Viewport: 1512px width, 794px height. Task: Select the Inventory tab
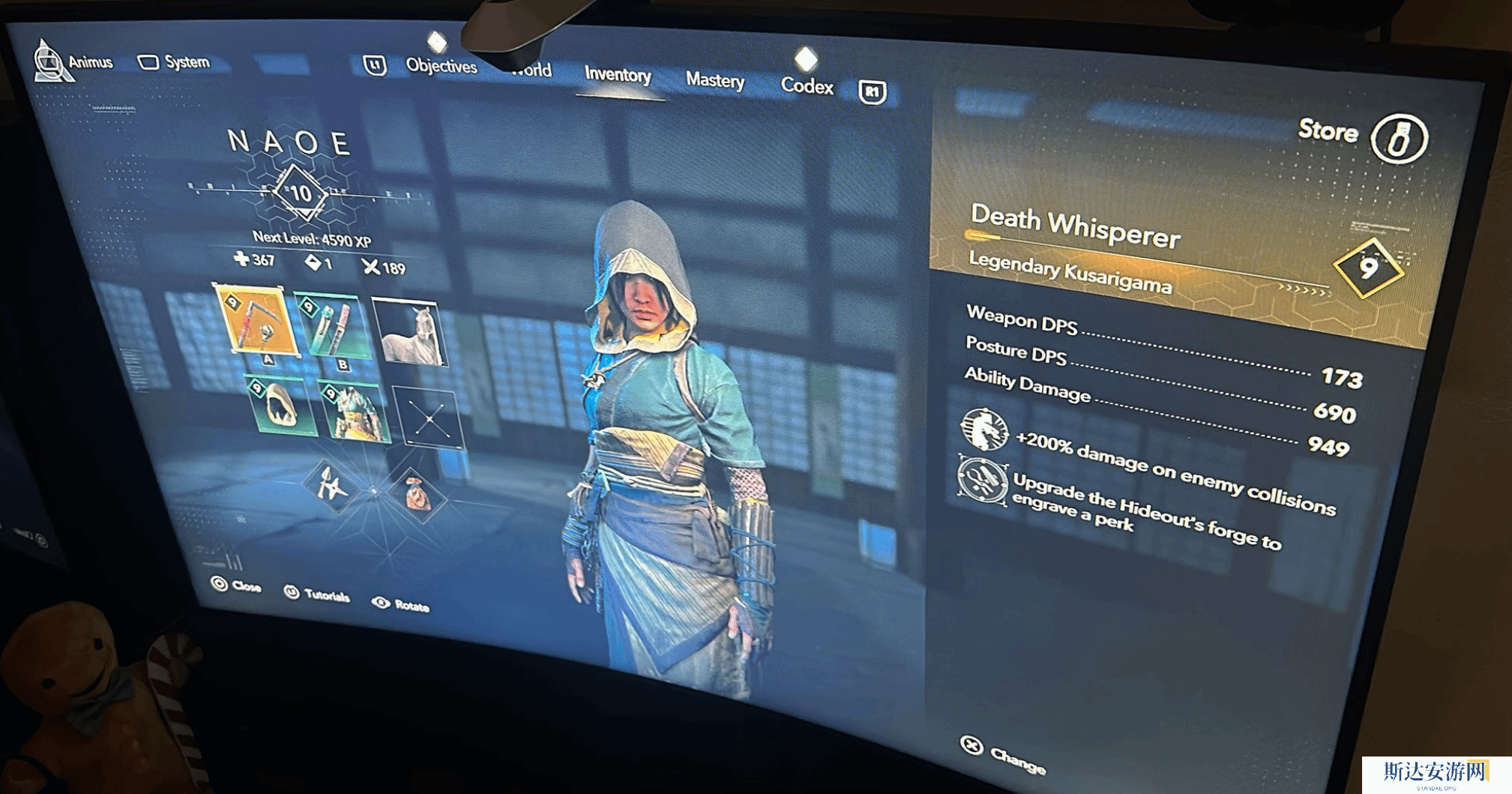tap(618, 75)
